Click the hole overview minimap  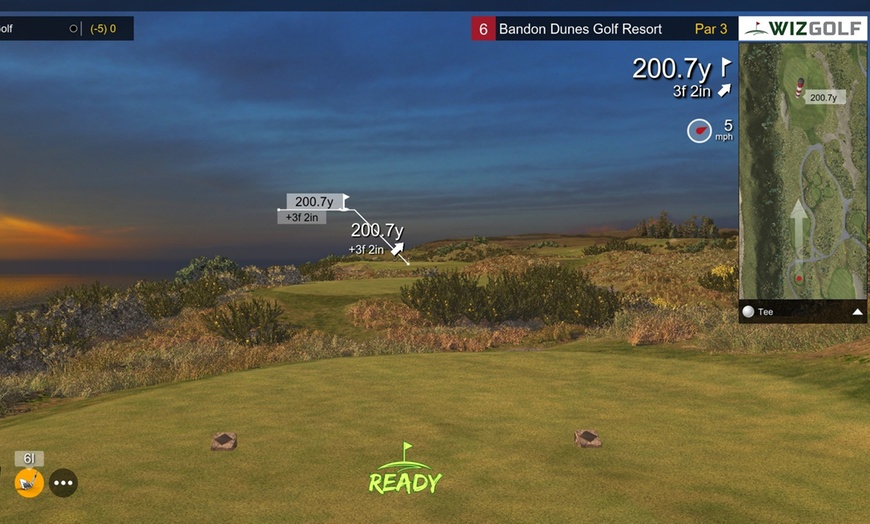(x=802, y=180)
